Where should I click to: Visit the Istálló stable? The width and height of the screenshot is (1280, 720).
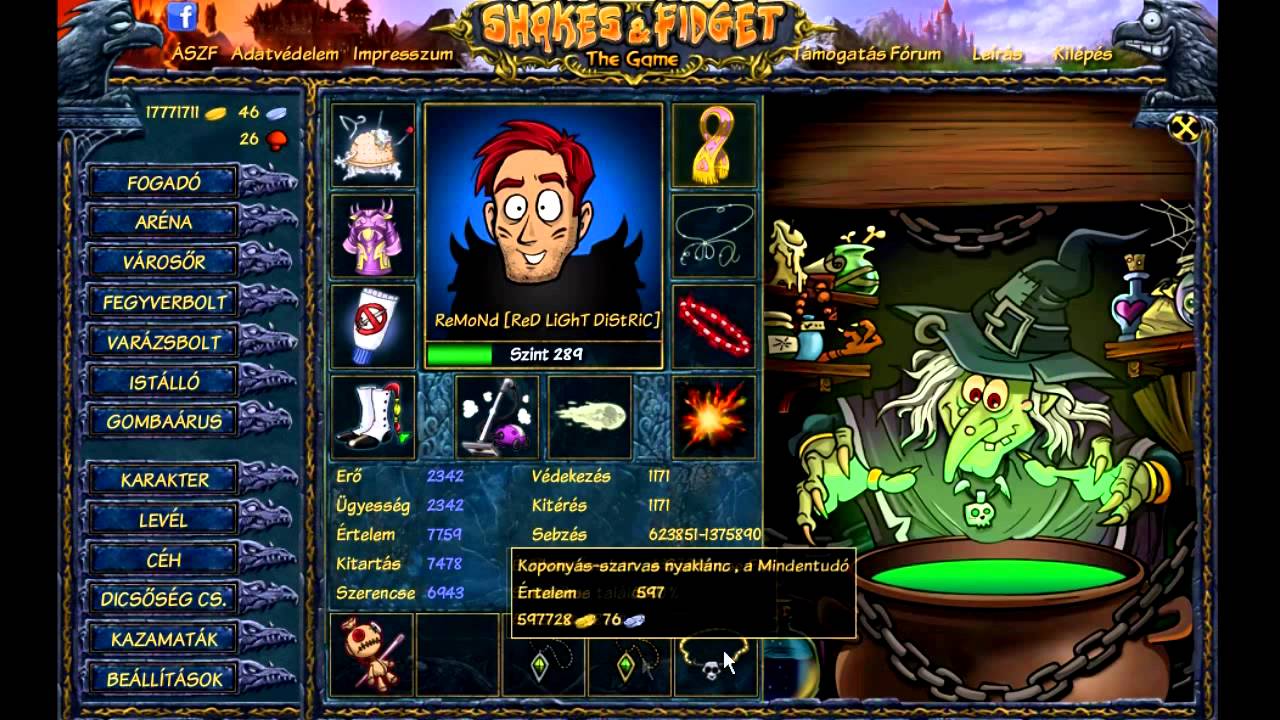click(164, 382)
